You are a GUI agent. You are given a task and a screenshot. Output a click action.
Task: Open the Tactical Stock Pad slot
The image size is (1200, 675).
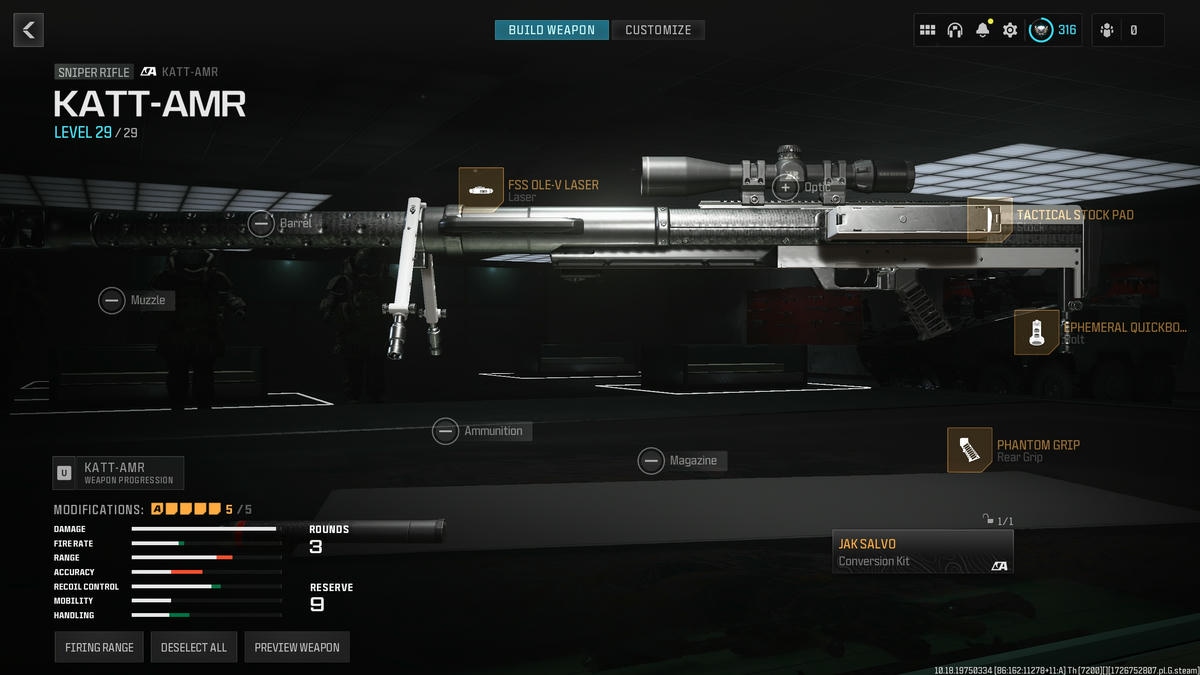(x=989, y=220)
